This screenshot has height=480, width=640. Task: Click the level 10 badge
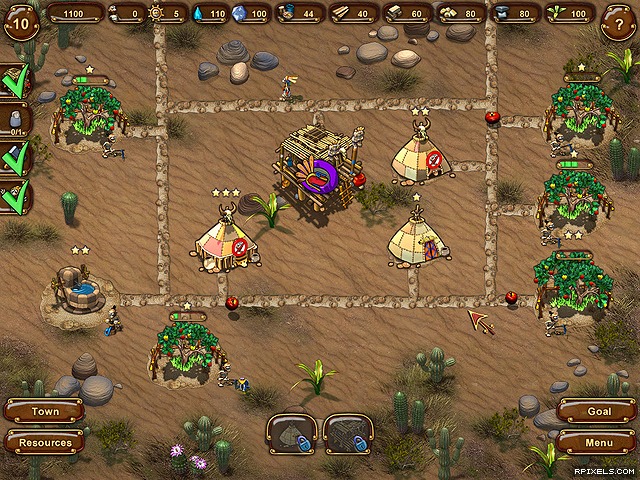[19, 22]
